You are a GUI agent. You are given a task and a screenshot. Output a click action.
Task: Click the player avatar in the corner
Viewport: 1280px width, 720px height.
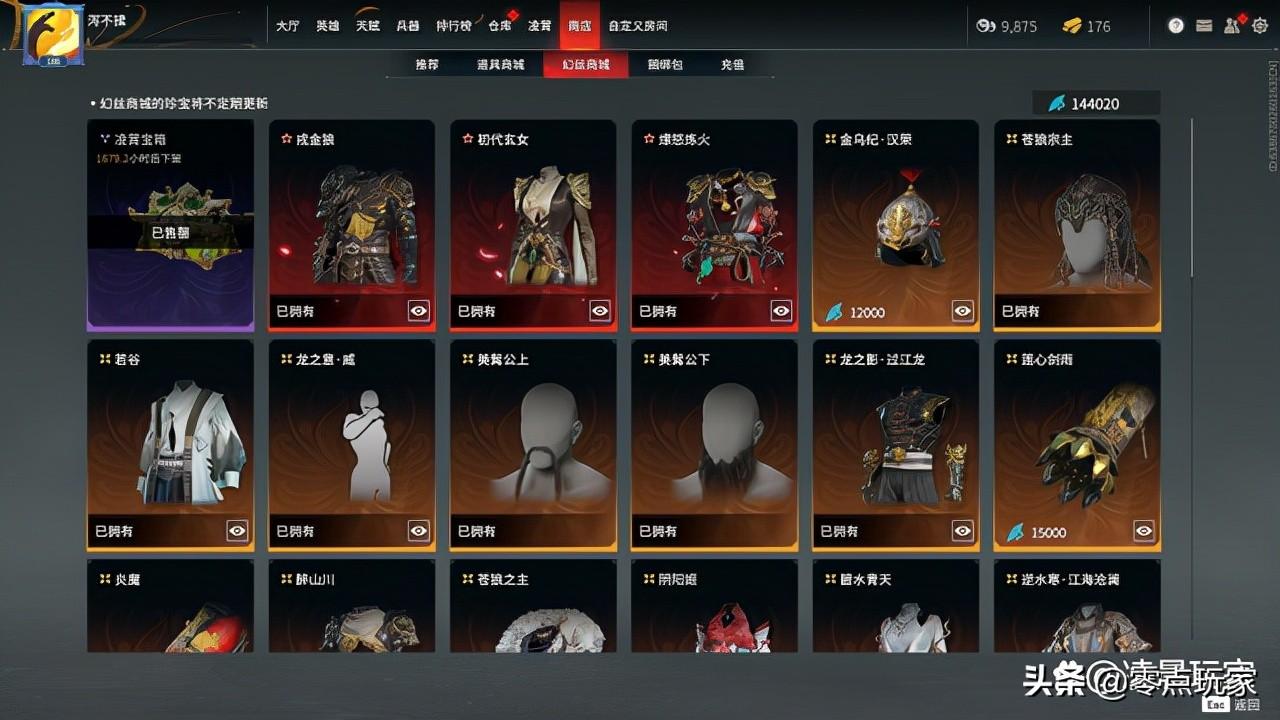(x=53, y=35)
